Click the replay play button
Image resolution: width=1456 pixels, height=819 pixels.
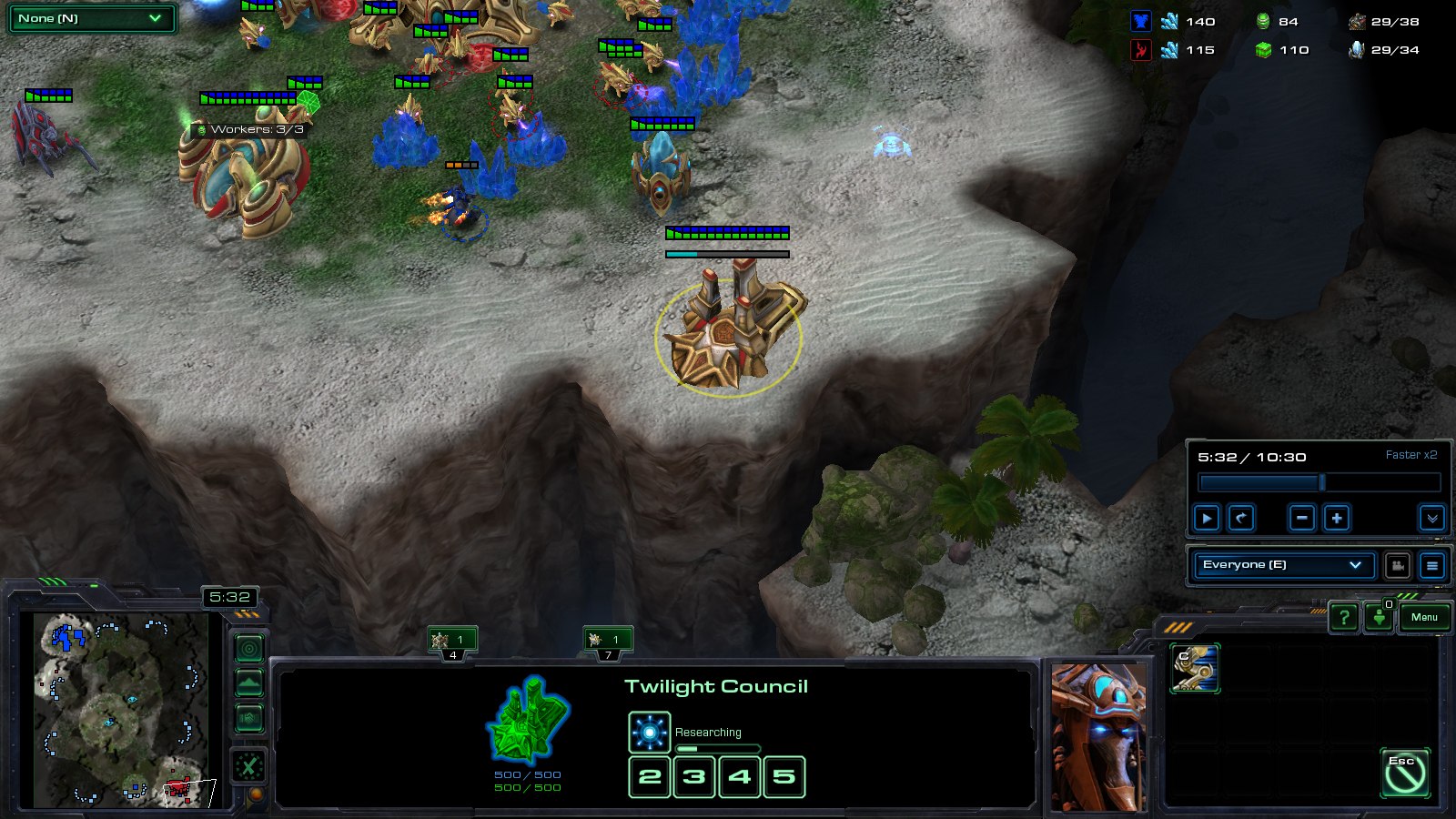pyautogui.click(x=1207, y=519)
